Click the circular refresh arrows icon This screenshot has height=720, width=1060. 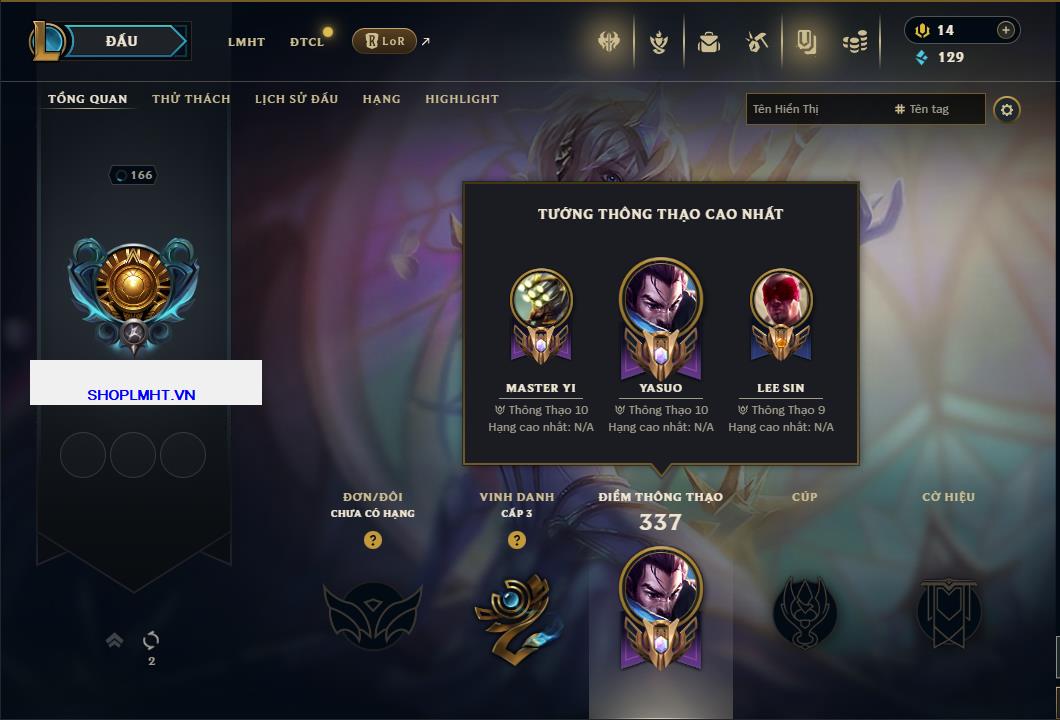[x=151, y=640]
